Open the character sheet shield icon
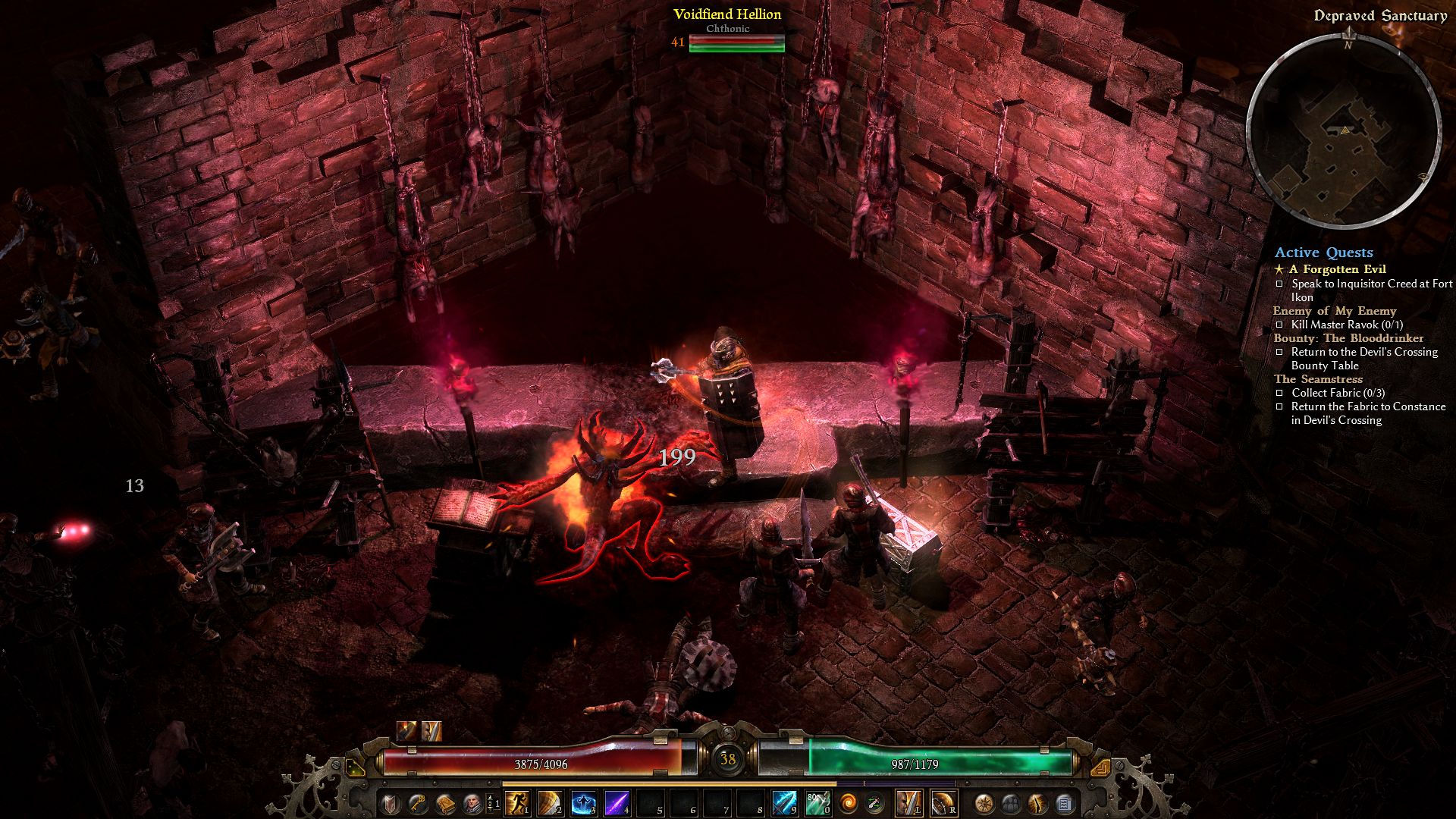The height and width of the screenshot is (819, 1456). (391, 803)
